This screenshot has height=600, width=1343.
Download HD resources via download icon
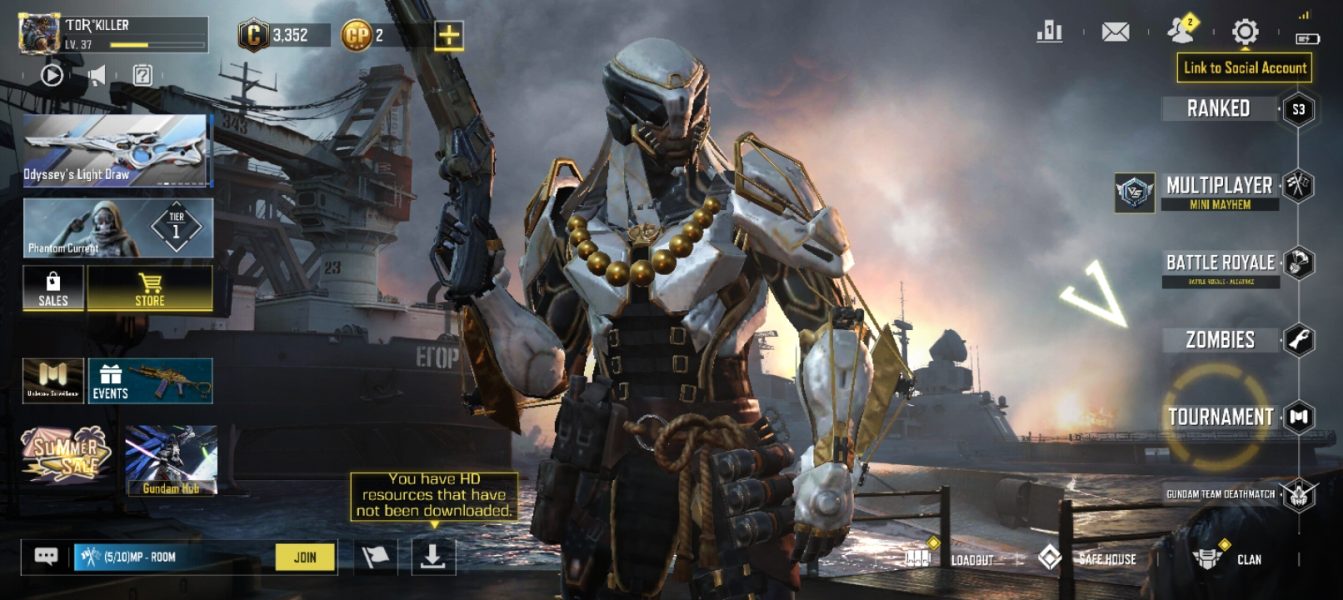click(x=433, y=557)
